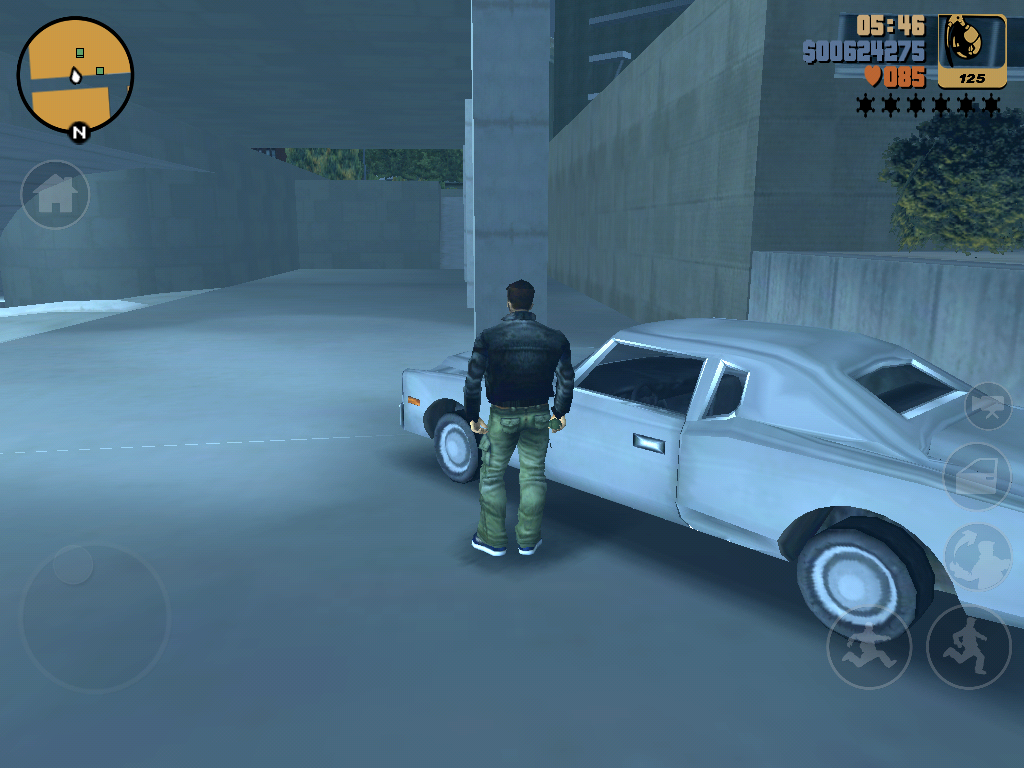Throw the grenade with the attack button
The height and width of the screenshot is (768, 1024).
(x=978, y=557)
